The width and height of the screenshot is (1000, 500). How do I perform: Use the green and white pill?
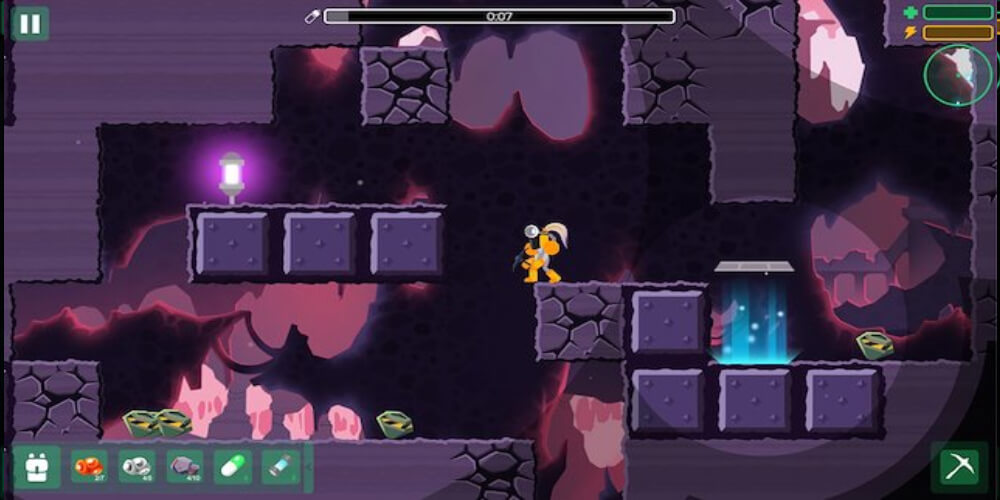pos(232,466)
